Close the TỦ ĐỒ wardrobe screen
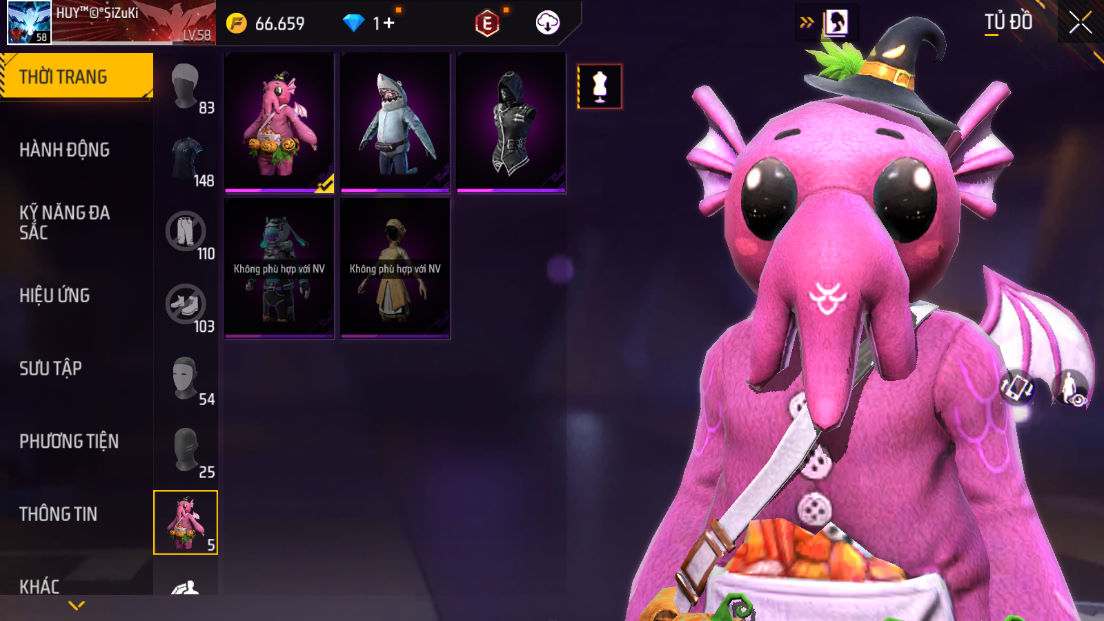The height and width of the screenshot is (621, 1104). point(1081,23)
